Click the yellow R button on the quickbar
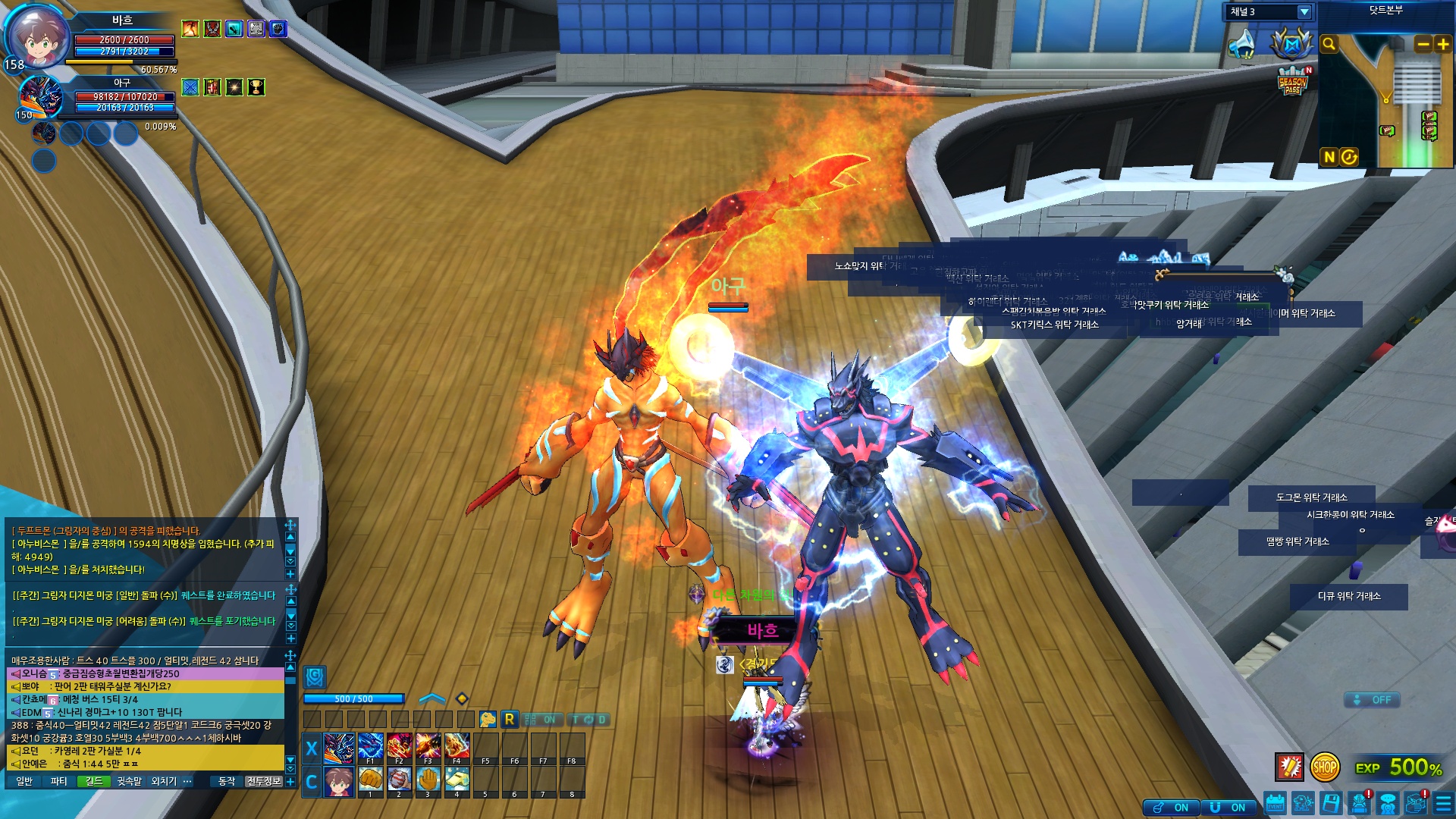 pyautogui.click(x=510, y=719)
